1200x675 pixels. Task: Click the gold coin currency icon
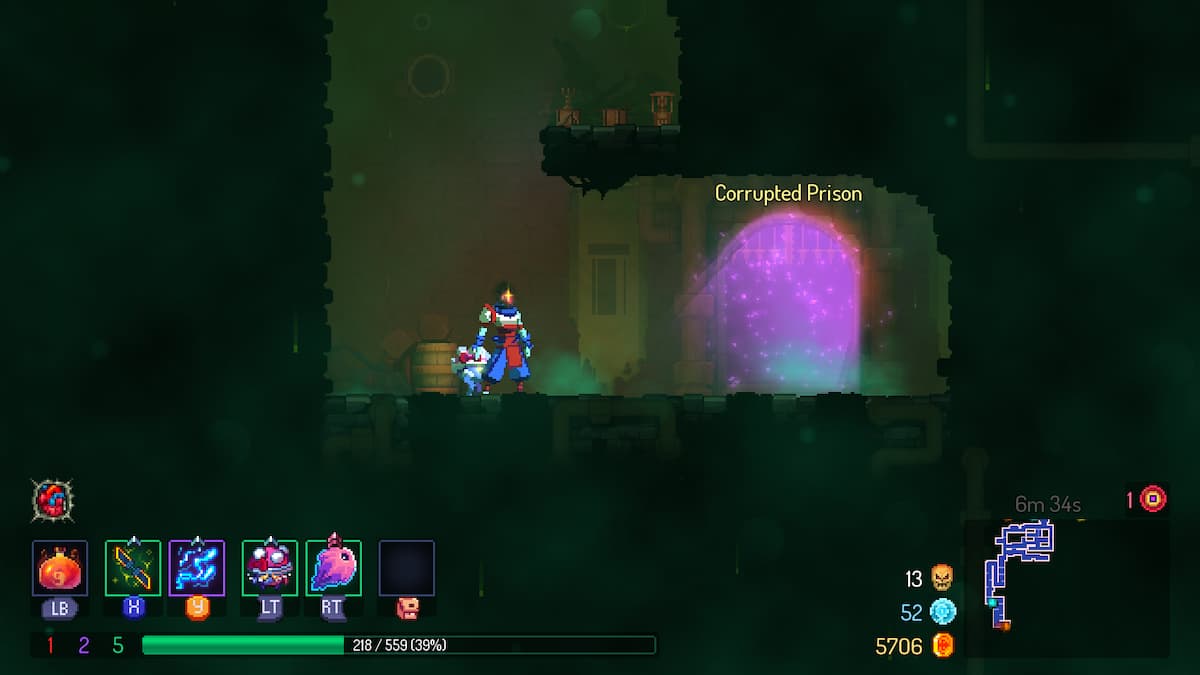pos(942,646)
